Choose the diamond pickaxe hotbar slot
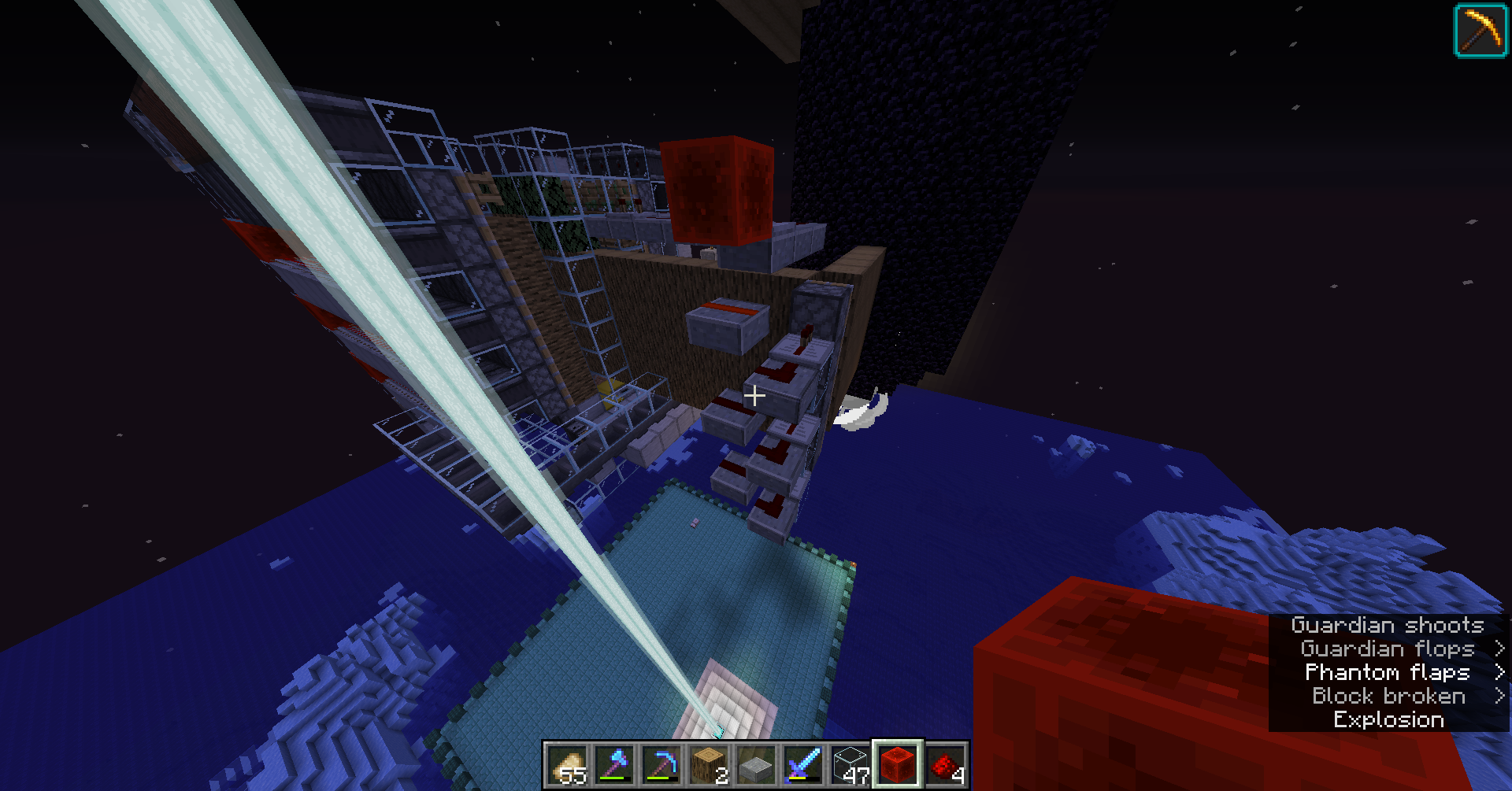This screenshot has width=1512, height=791. click(x=661, y=765)
